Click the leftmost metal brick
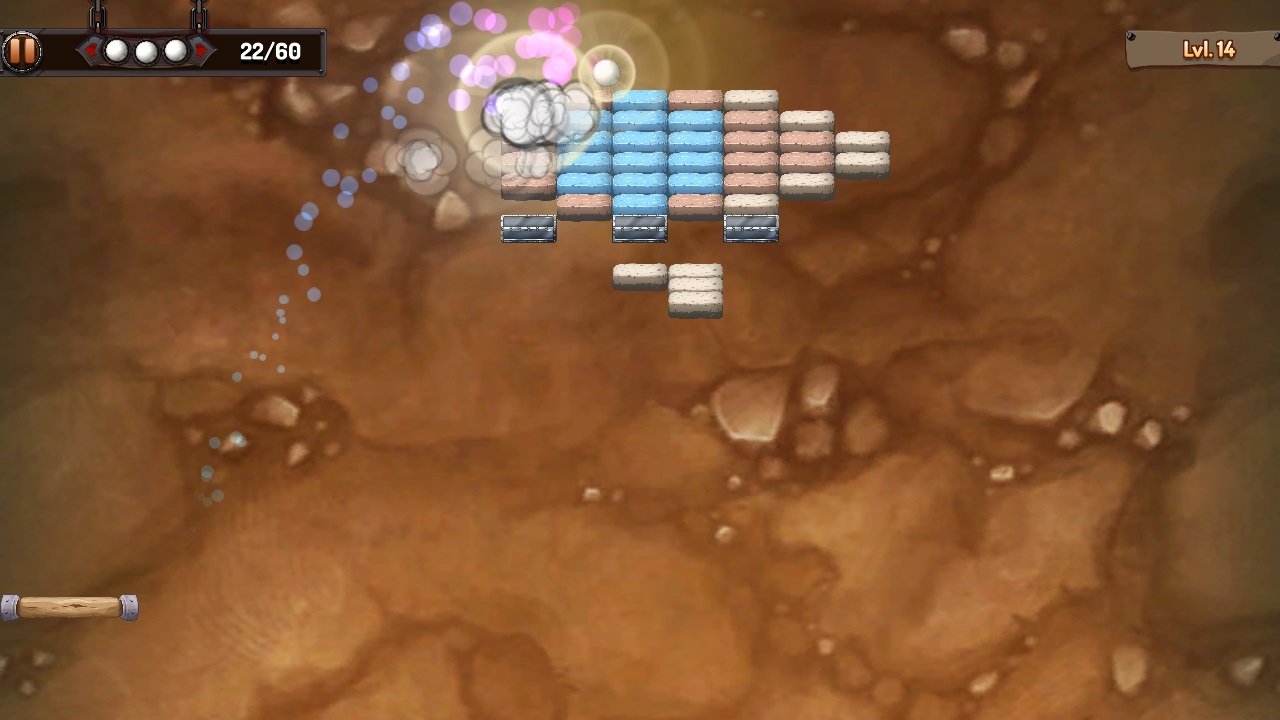The width and height of the screenshot is (1280, 720). click(528, 227)
